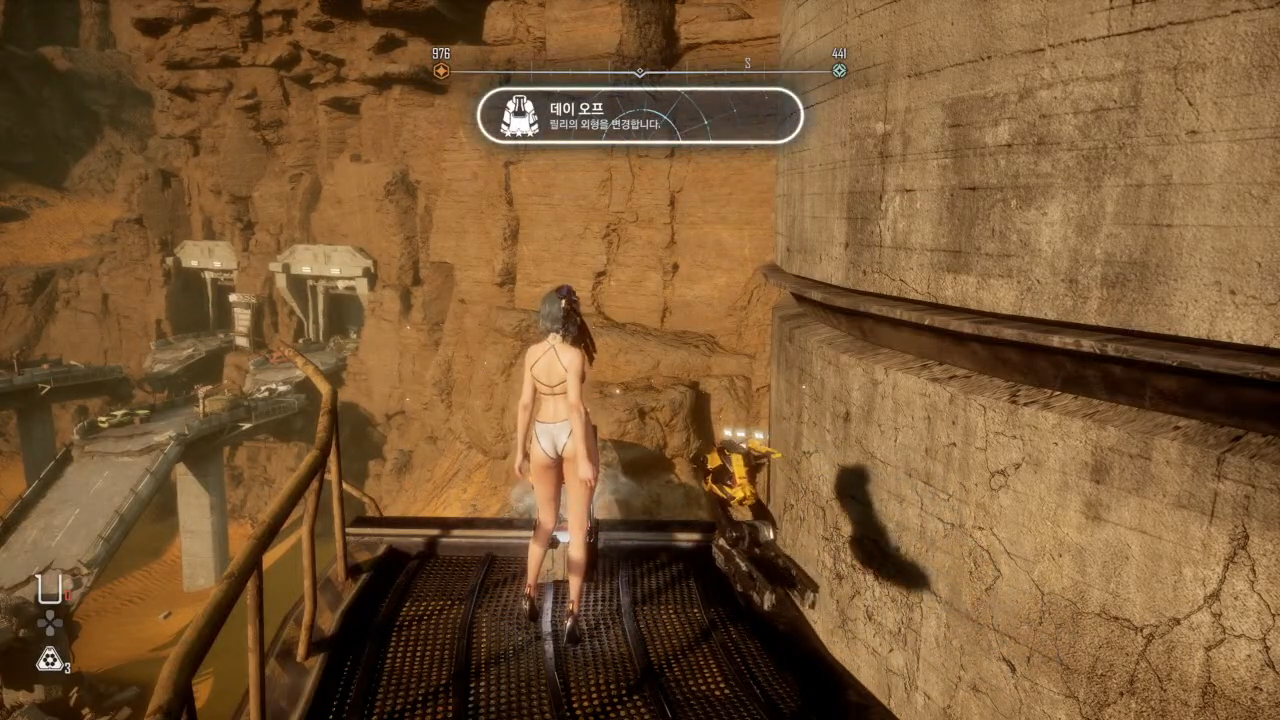Click the compass direction bar
The height and width of the screenshot is (720, 1280).
640,72
